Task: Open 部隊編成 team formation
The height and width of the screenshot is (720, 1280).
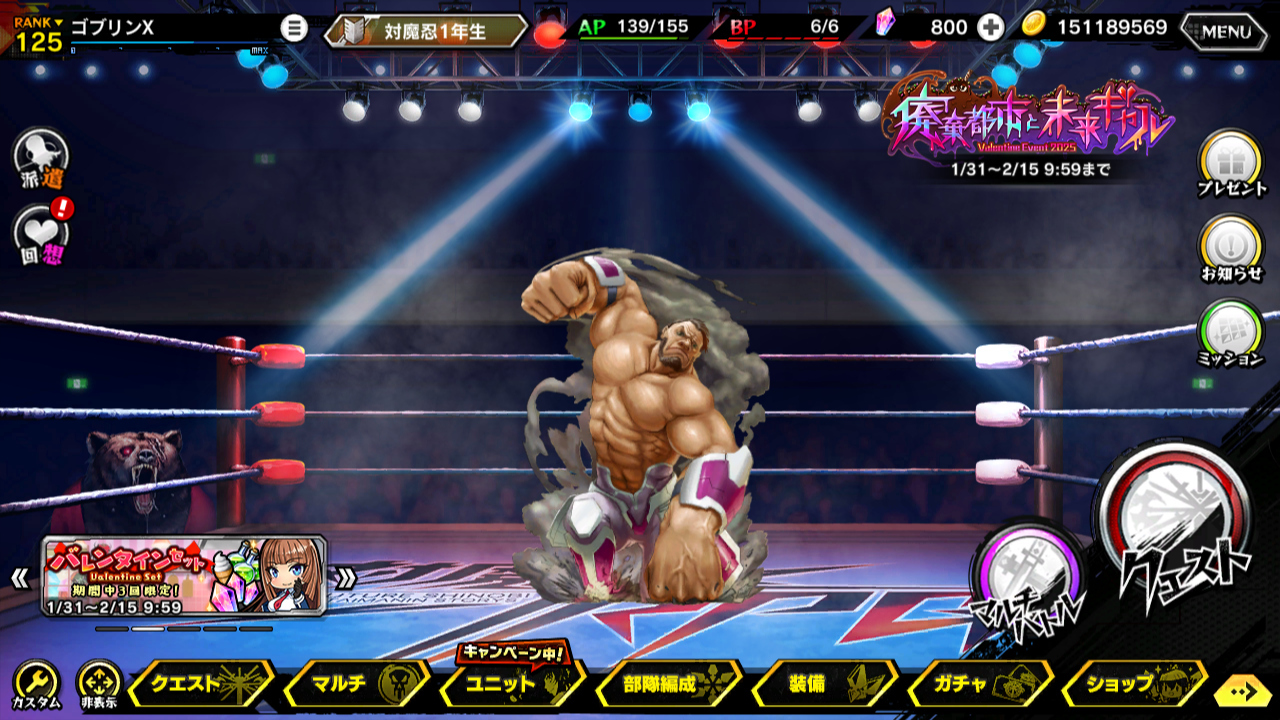Action: pyautogui.click(x=667, y=685)
